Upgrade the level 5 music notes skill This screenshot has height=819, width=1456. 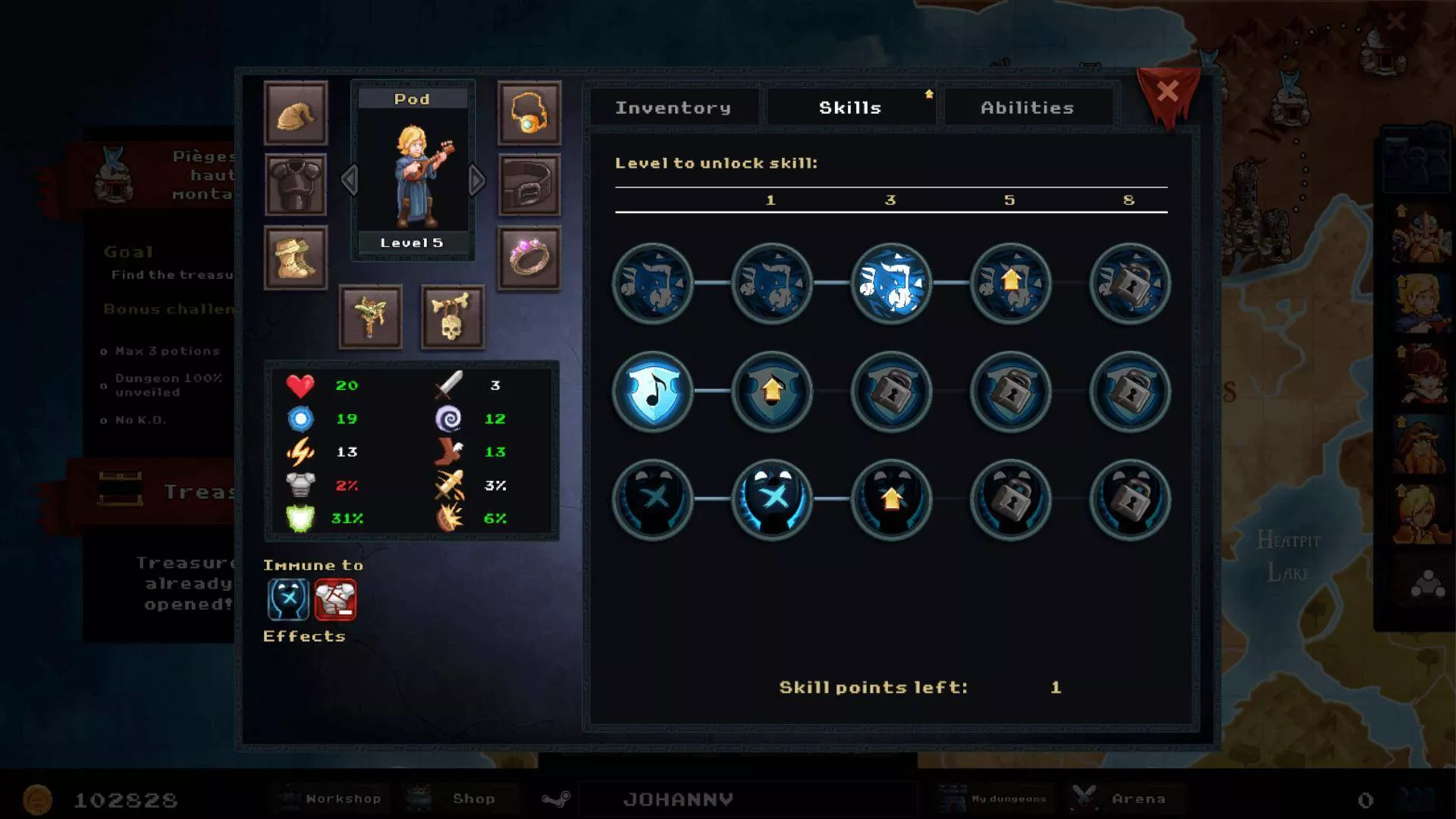1010,283
